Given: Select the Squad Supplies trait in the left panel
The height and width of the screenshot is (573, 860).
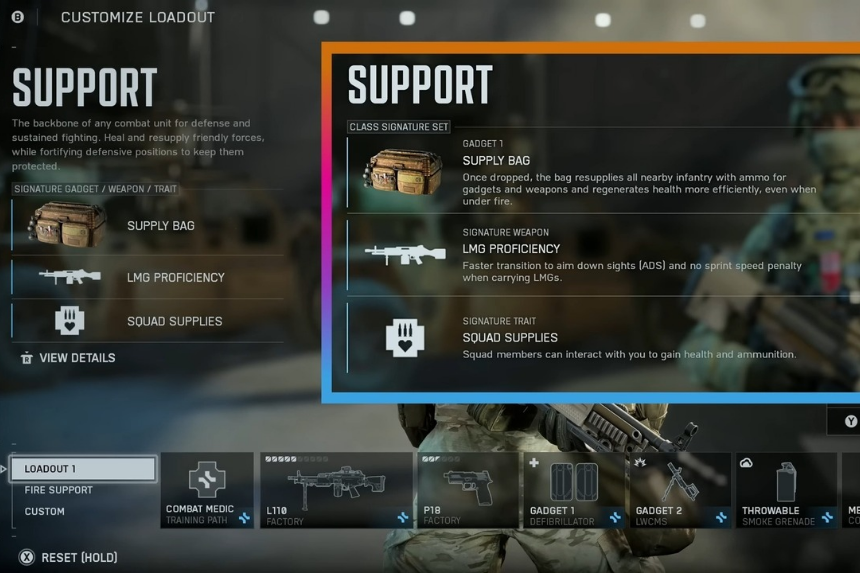Looking at the screenshot, I should click(x=147, y=321).
